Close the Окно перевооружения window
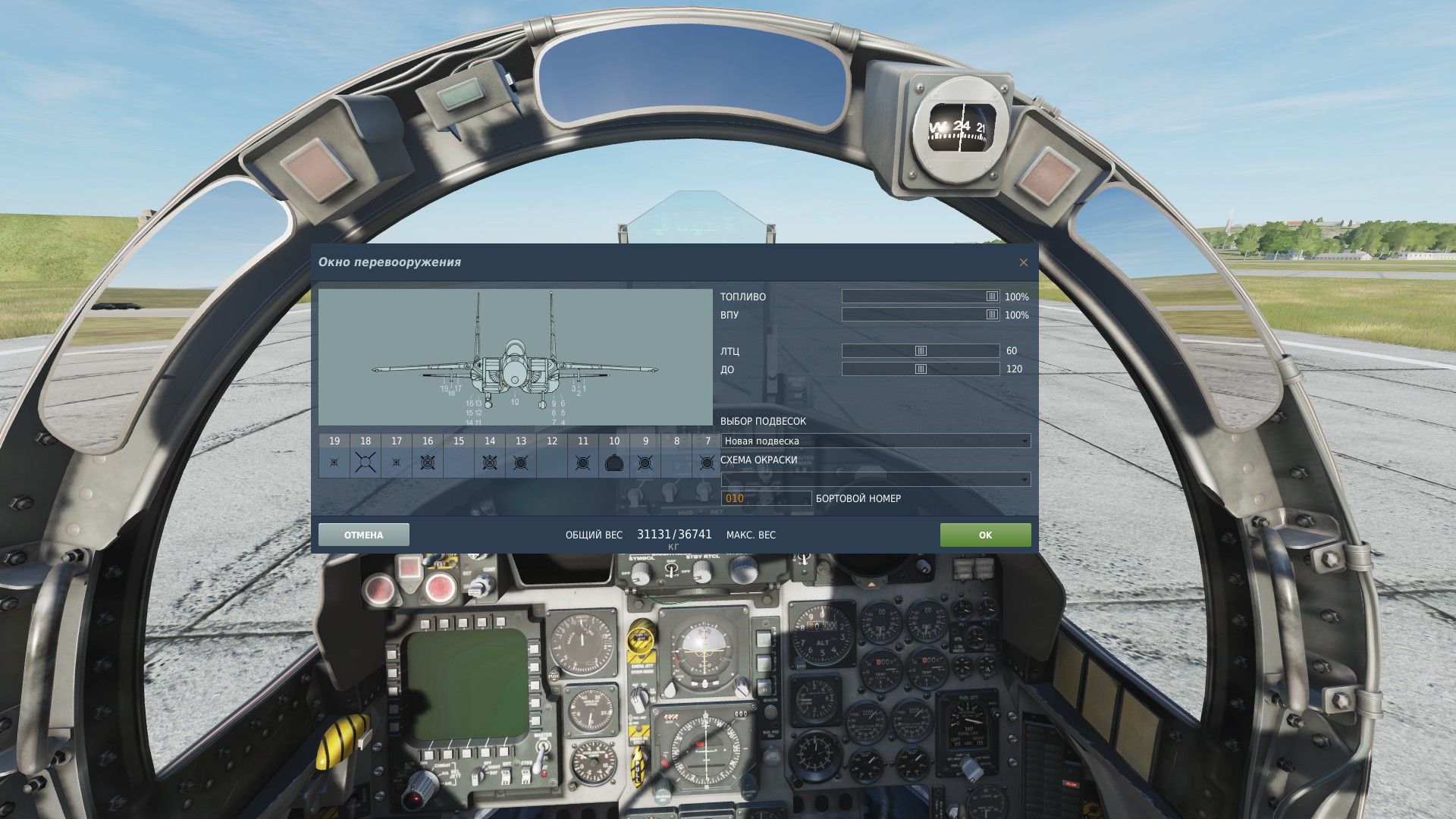 coord(1023,262)
